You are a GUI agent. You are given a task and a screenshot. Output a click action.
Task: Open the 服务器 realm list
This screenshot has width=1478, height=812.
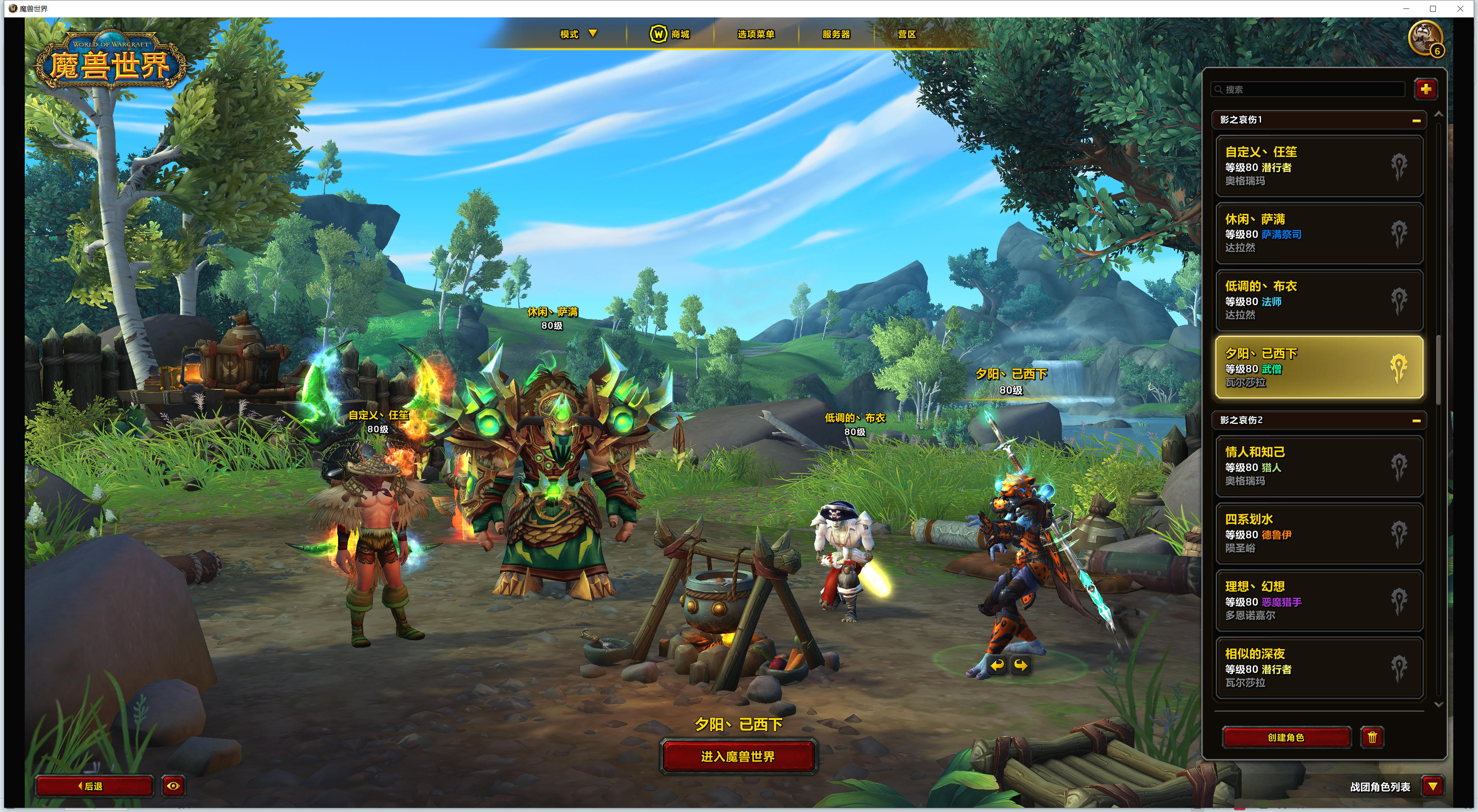pyautogui.click(x=836, y=34)
